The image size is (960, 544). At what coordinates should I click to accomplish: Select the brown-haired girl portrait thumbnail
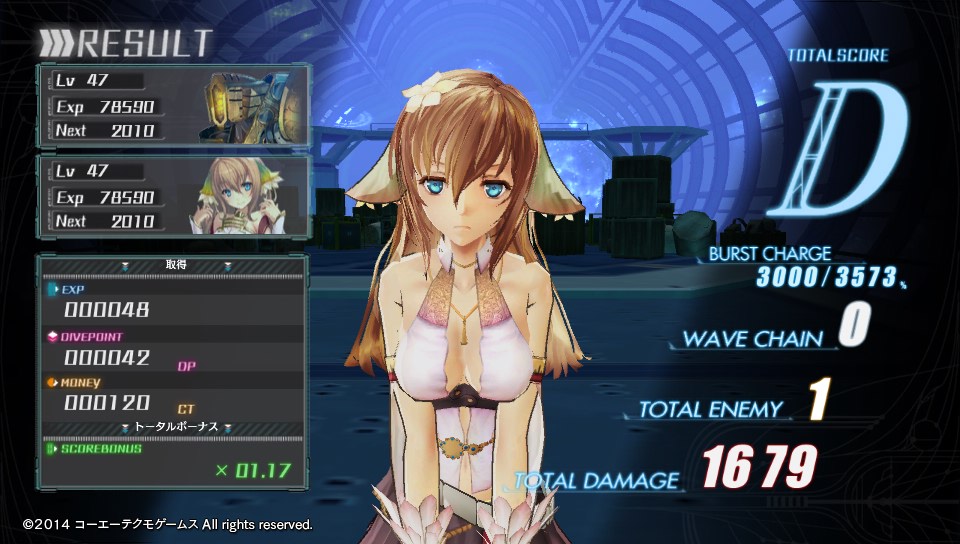pos(243,195)
